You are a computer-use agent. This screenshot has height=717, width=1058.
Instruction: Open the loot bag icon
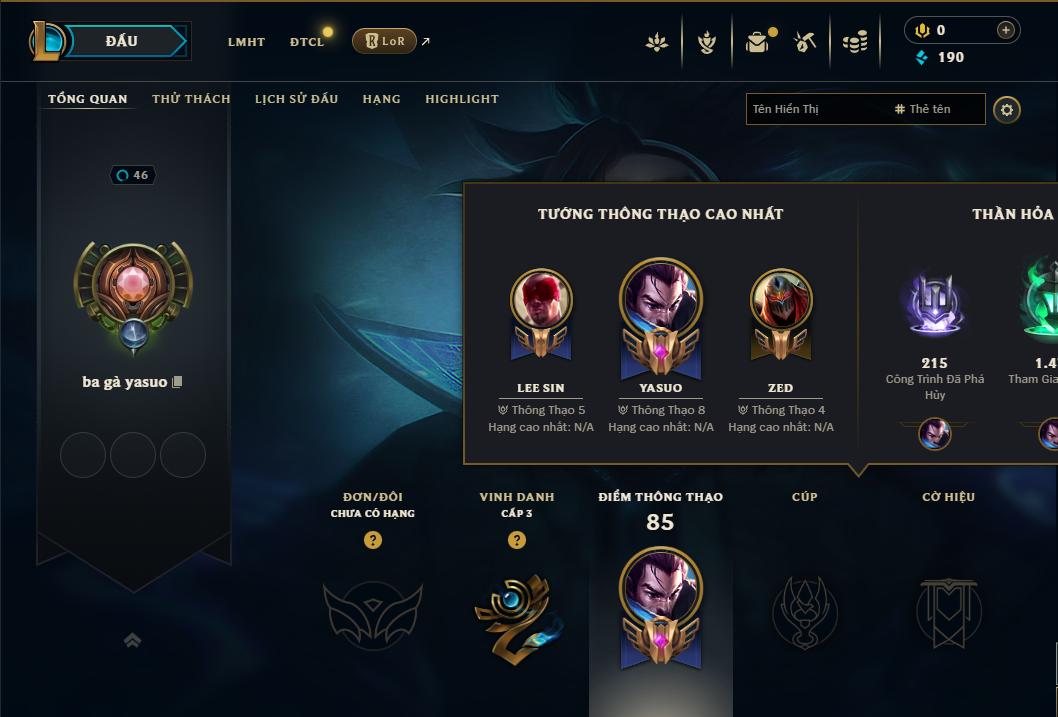(757, 42)
